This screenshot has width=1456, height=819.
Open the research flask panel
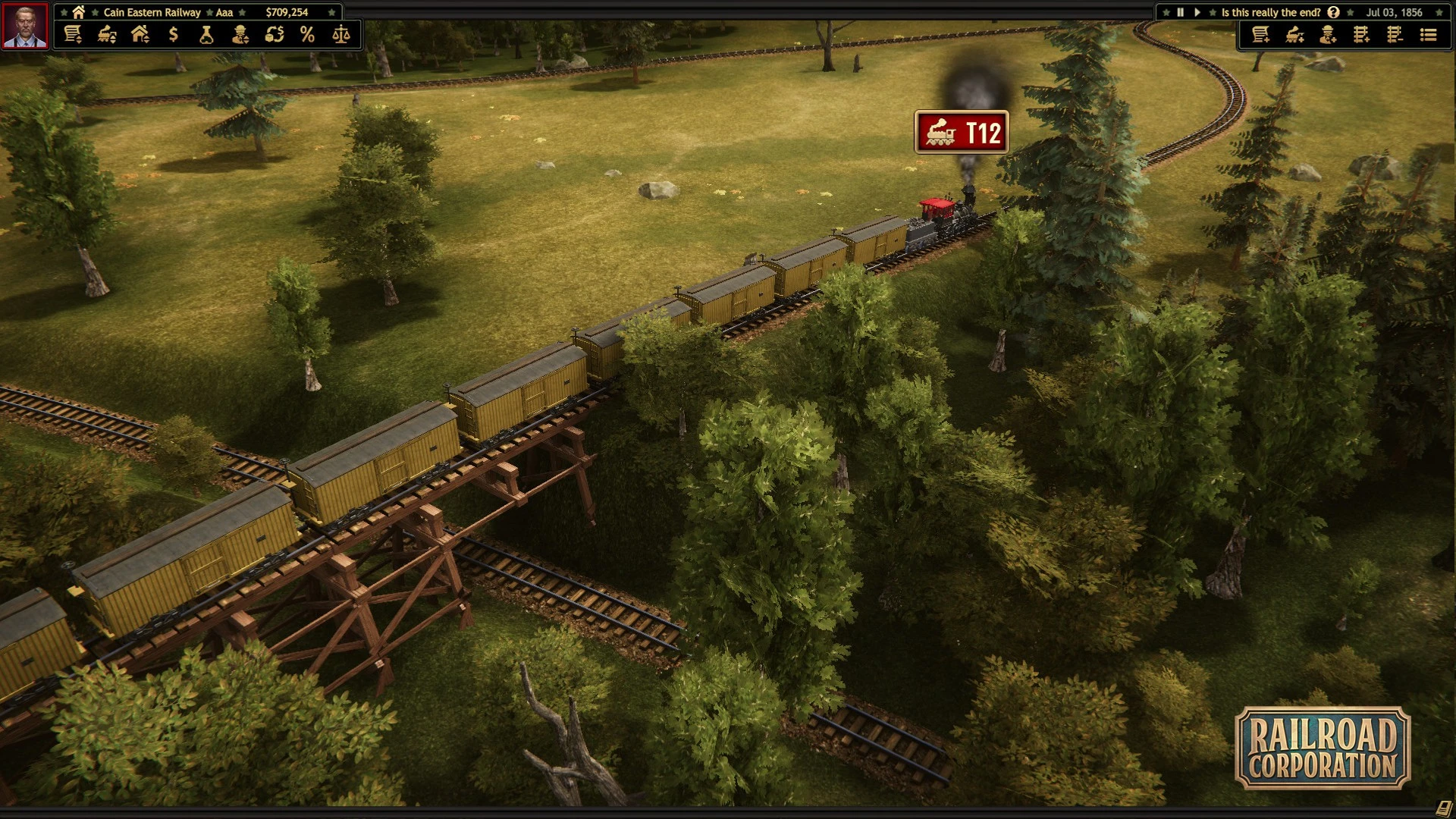(206, 35)
